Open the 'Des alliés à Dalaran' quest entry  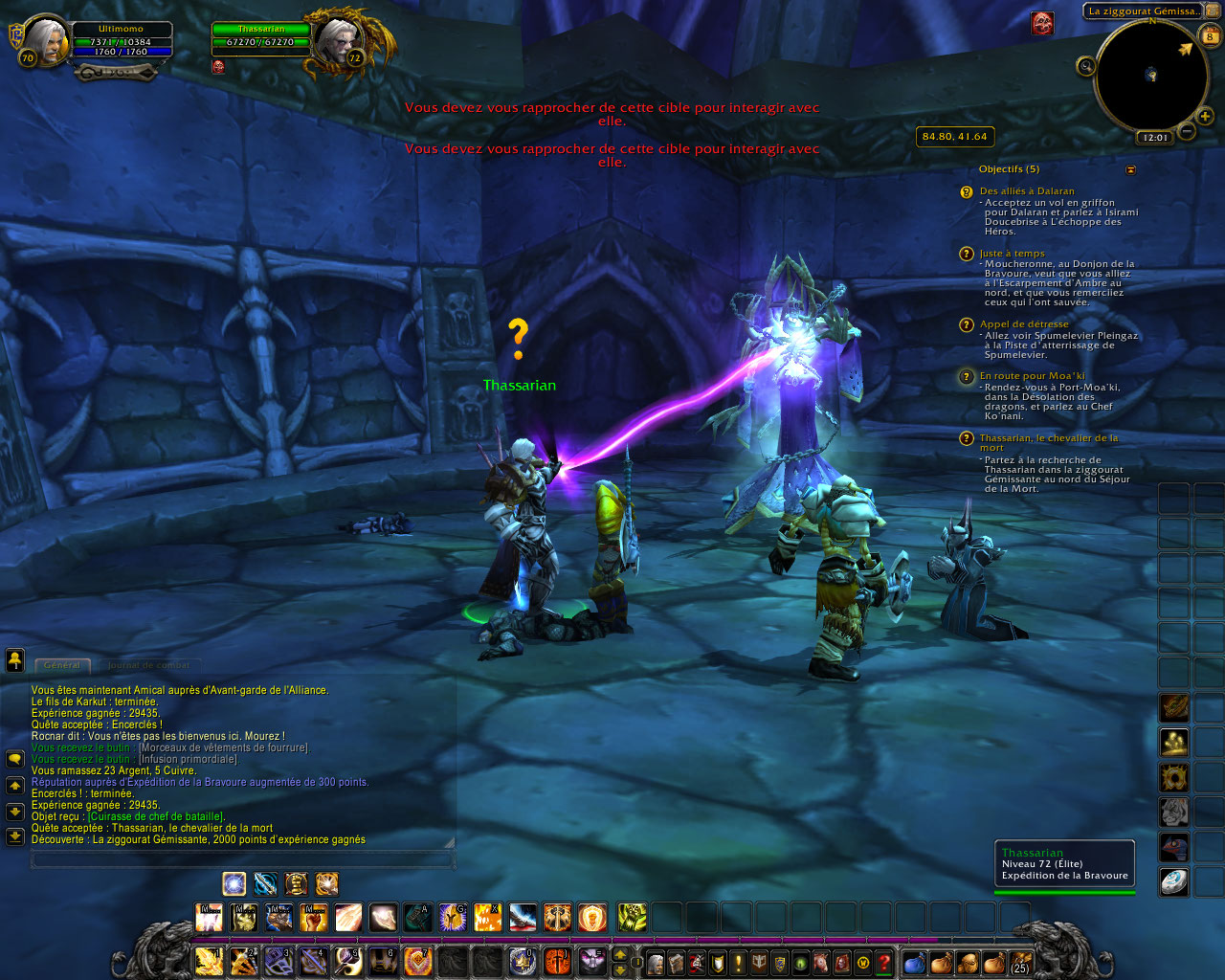click(1027, 191)
